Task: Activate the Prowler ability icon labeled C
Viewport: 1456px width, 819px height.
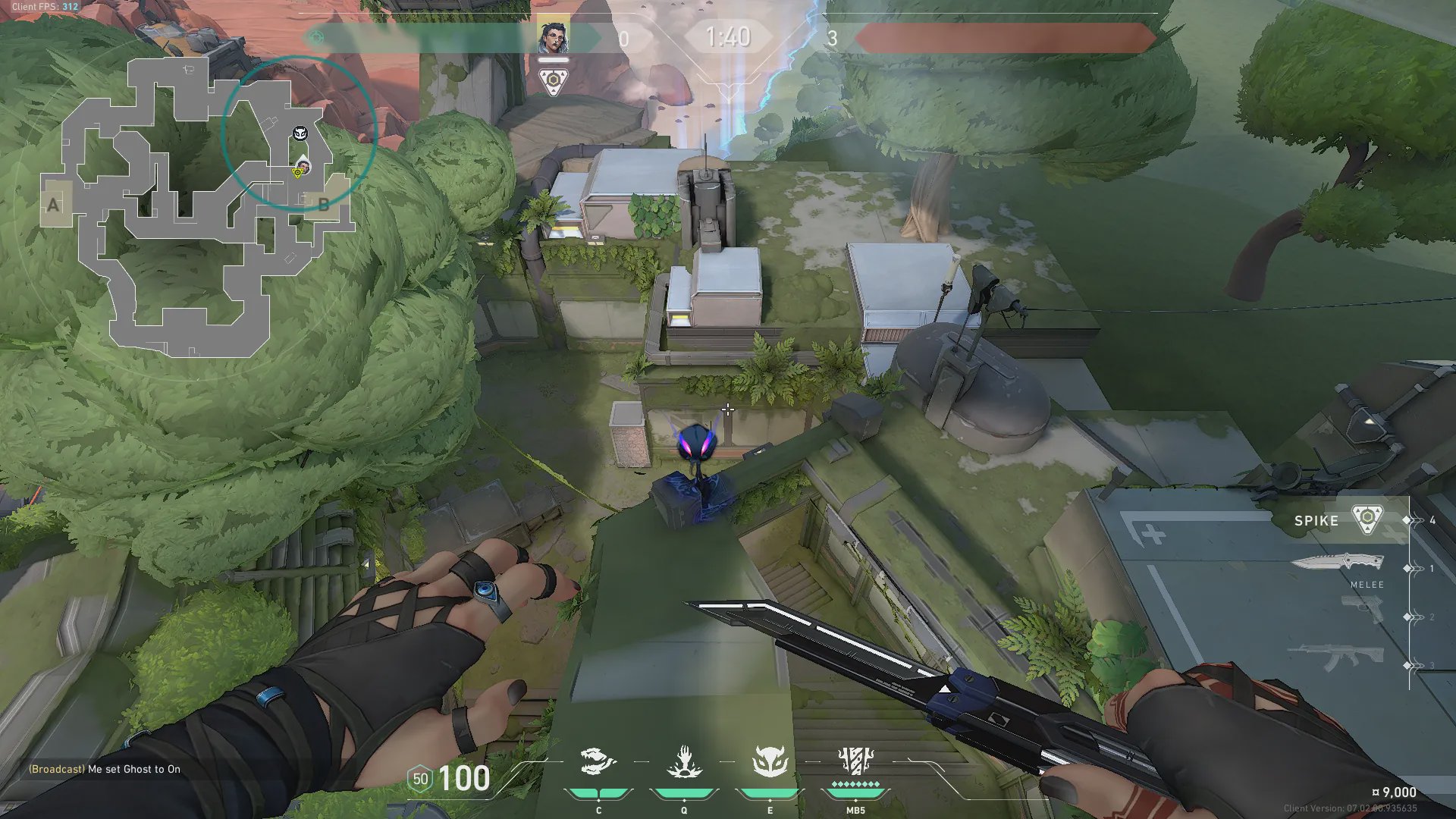Action: click(x=598, y=762)
